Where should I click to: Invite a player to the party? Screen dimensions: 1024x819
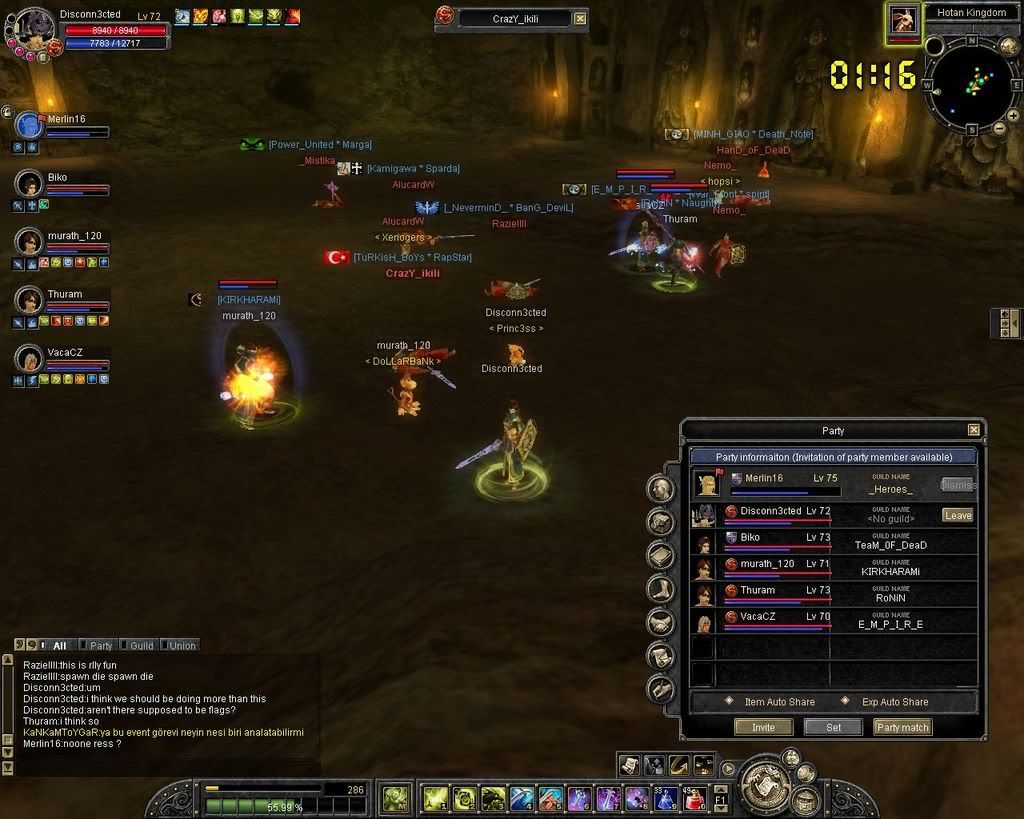(x=763, y=727)
